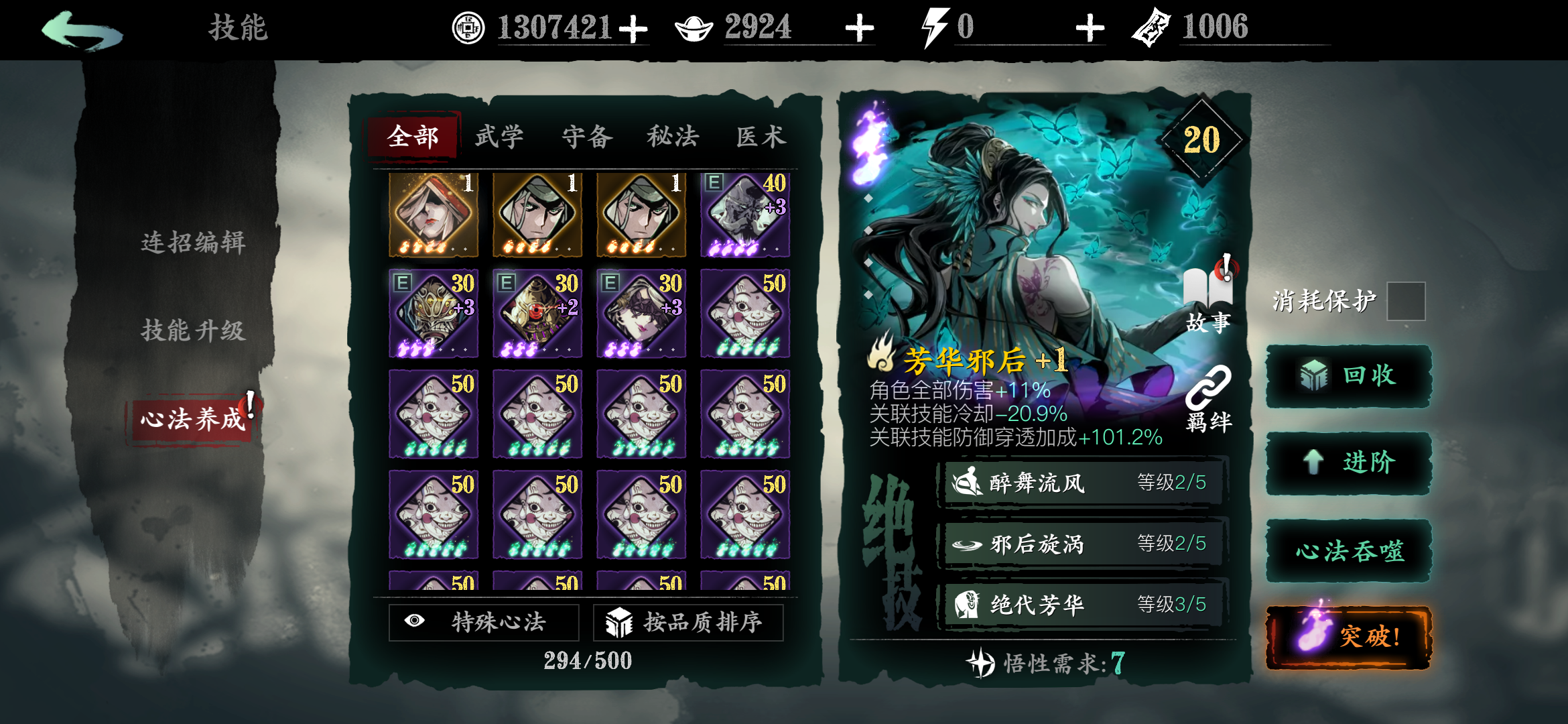Click the 邪后旋涡 skill icon
Screen dimensions: 1568x724
966,544
